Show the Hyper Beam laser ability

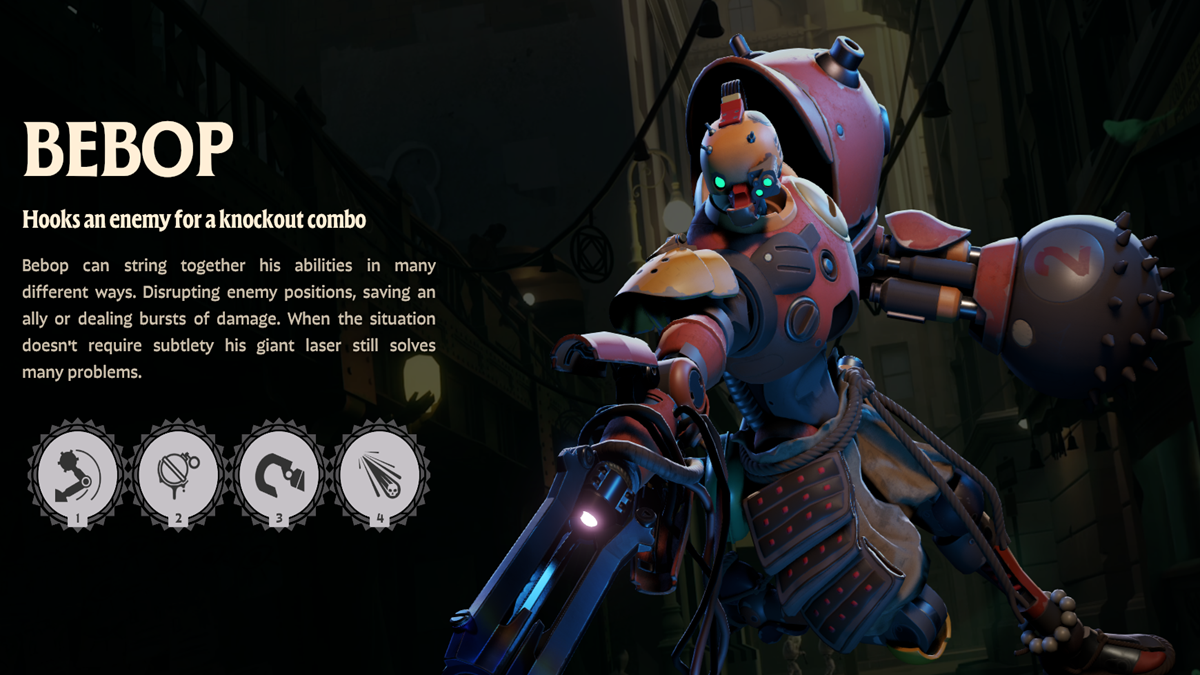point(380,473)
